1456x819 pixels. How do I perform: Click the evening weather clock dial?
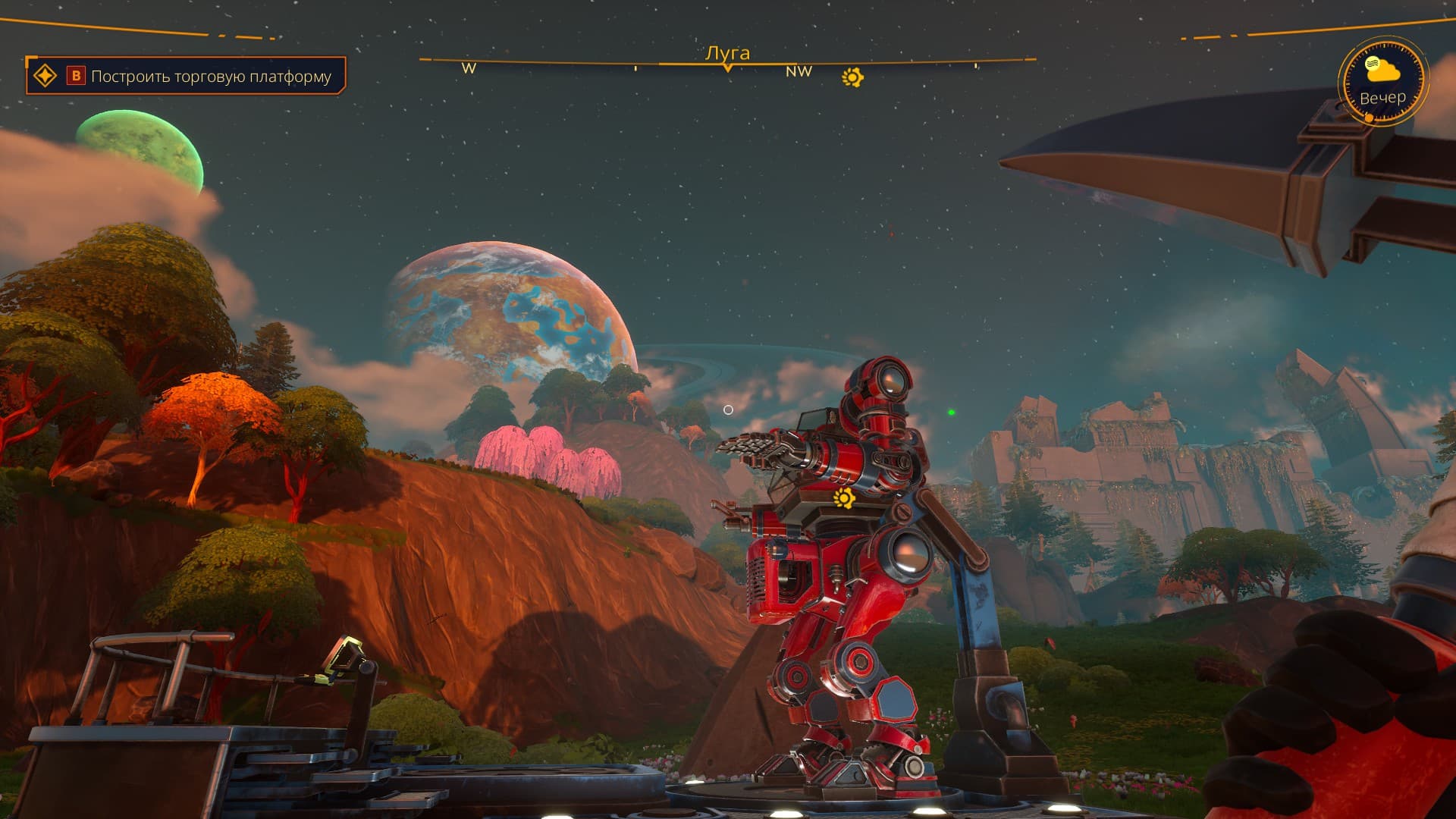pos(1382,82)
